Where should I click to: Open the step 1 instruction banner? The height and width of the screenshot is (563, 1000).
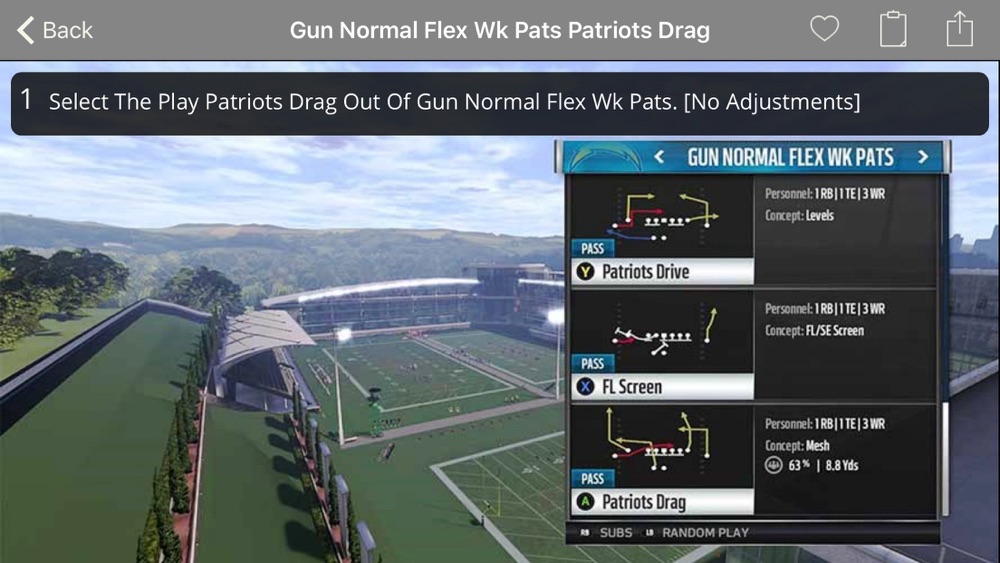pyautogui.click(x=499, y=102)
